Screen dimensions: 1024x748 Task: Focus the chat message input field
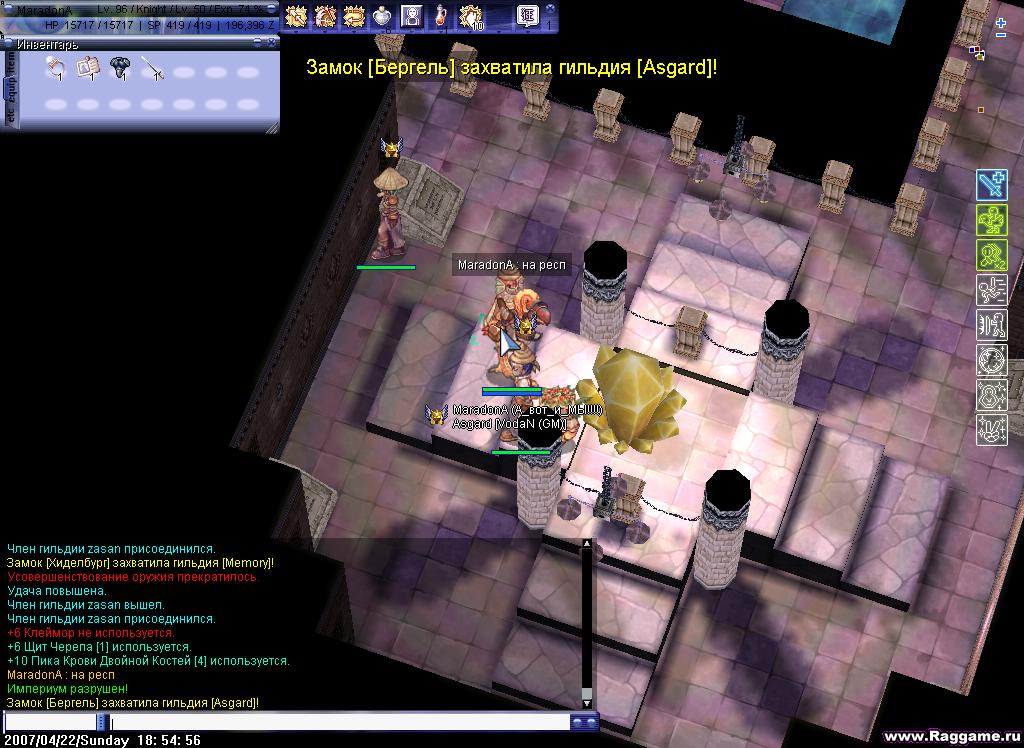click(x=340, y=722)
